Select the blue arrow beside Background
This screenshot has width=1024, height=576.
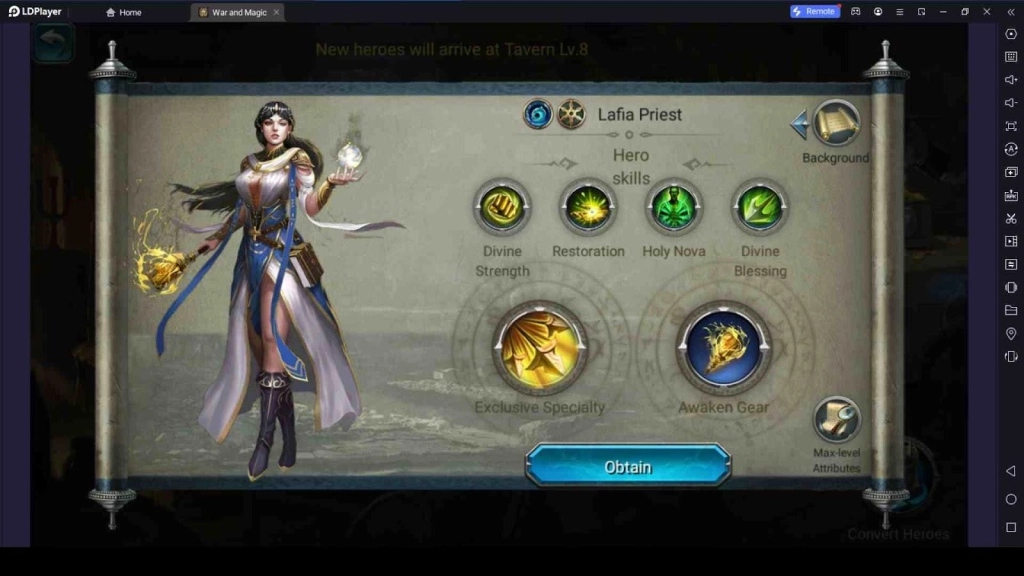coord(799,125)
